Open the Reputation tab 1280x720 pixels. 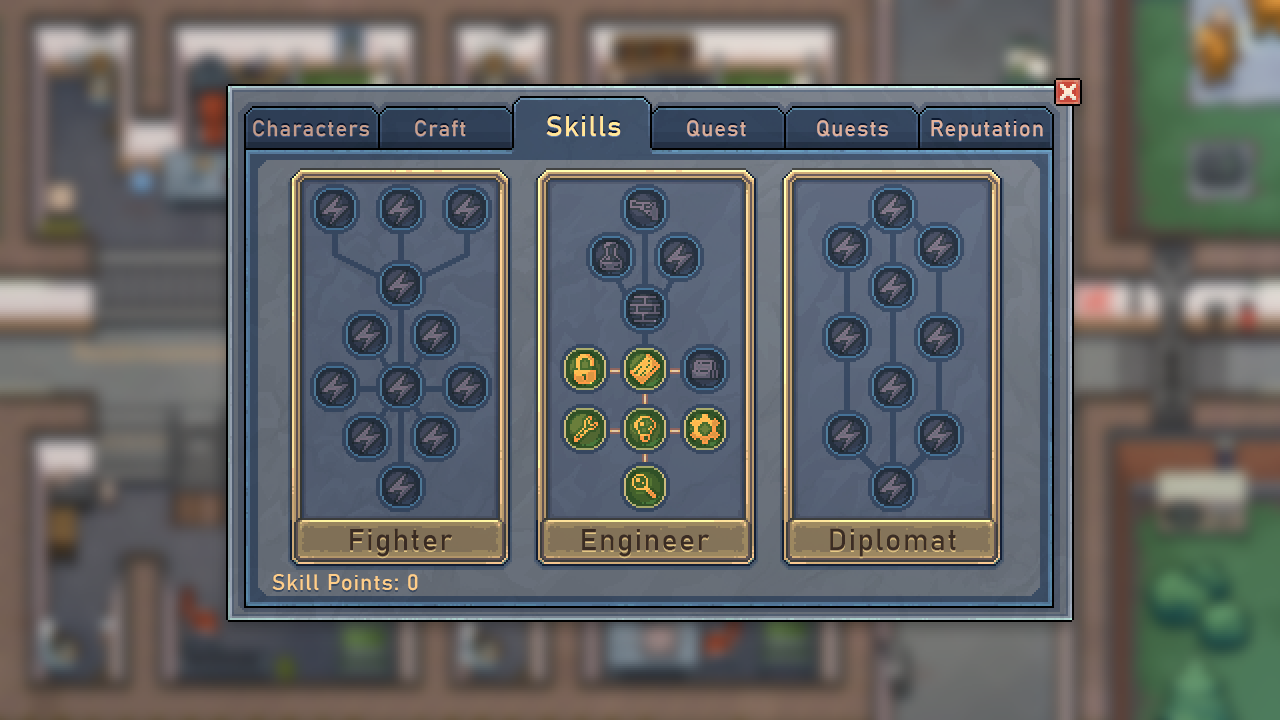tap(986, 128)
